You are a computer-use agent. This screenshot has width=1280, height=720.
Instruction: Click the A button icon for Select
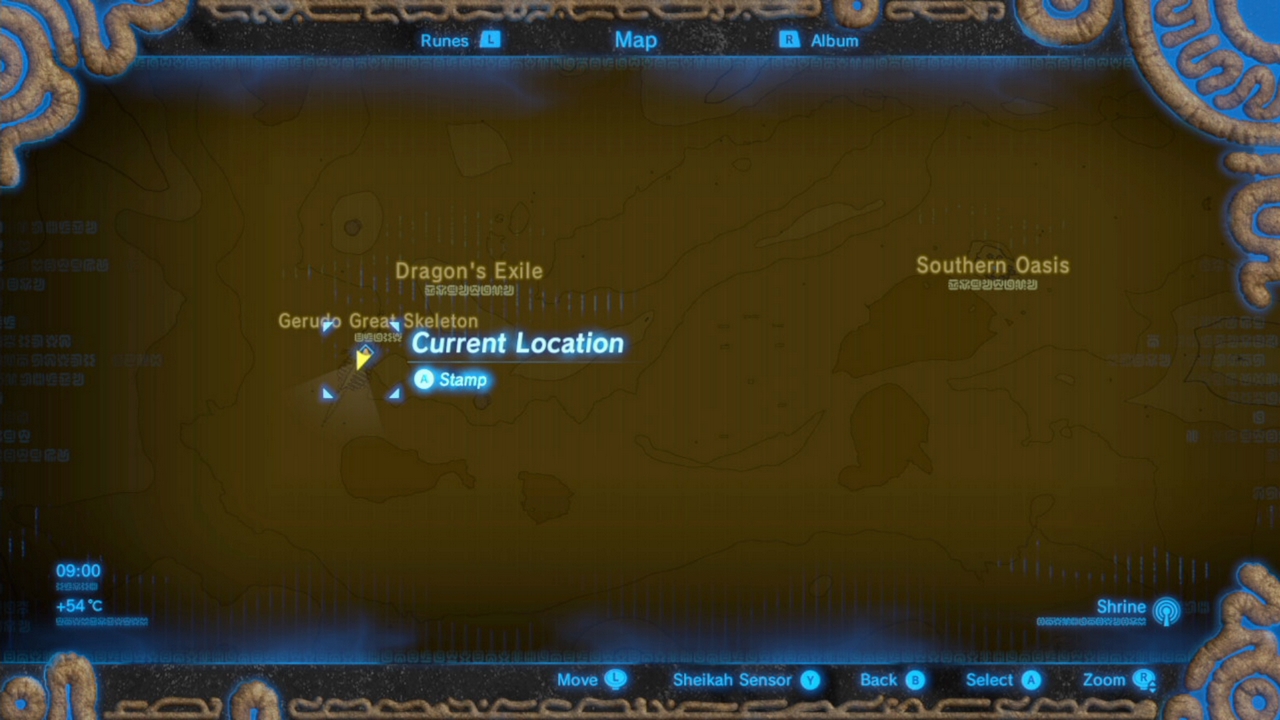point(1030,679)
